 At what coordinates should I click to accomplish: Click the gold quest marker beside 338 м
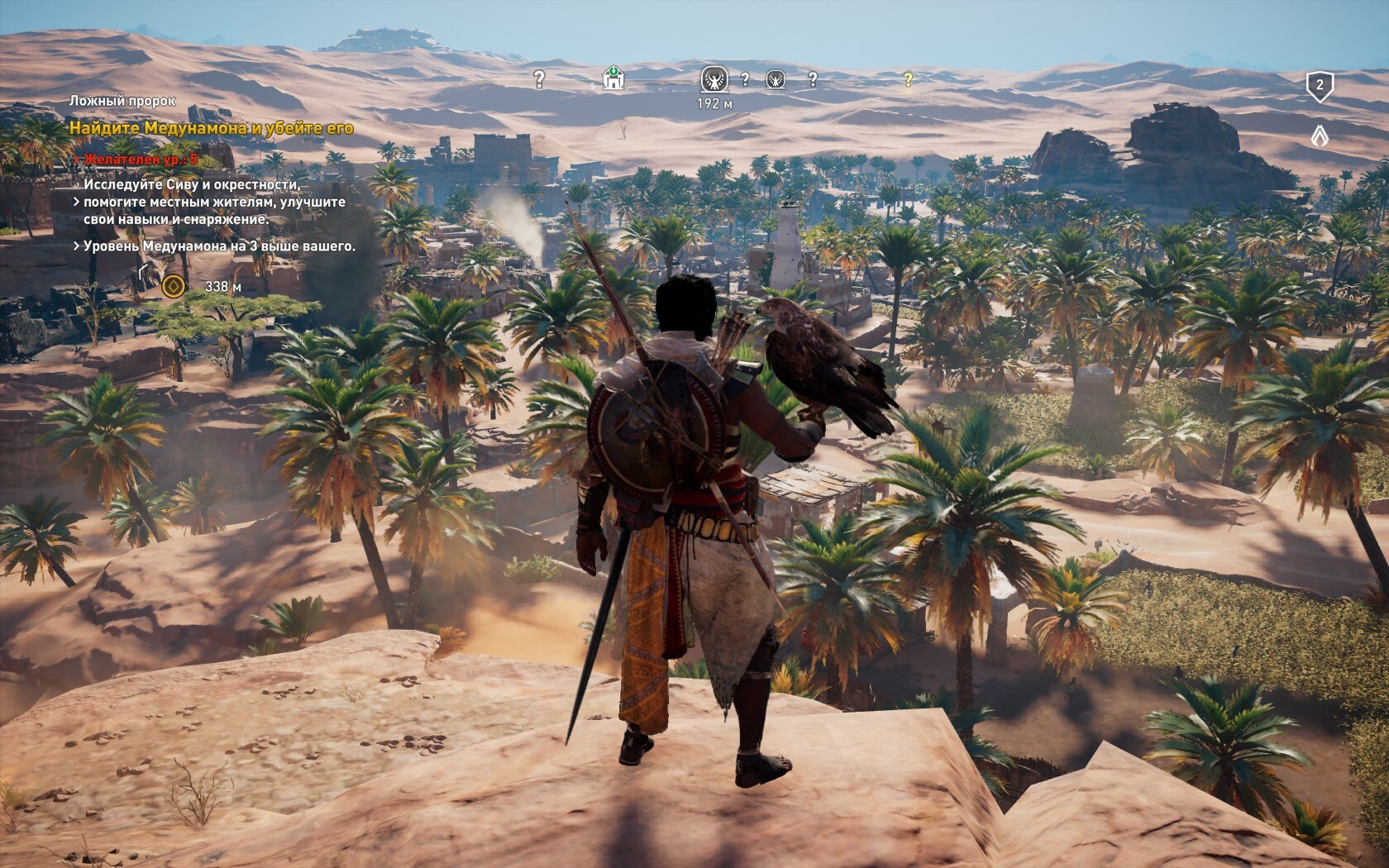[173, 286]
